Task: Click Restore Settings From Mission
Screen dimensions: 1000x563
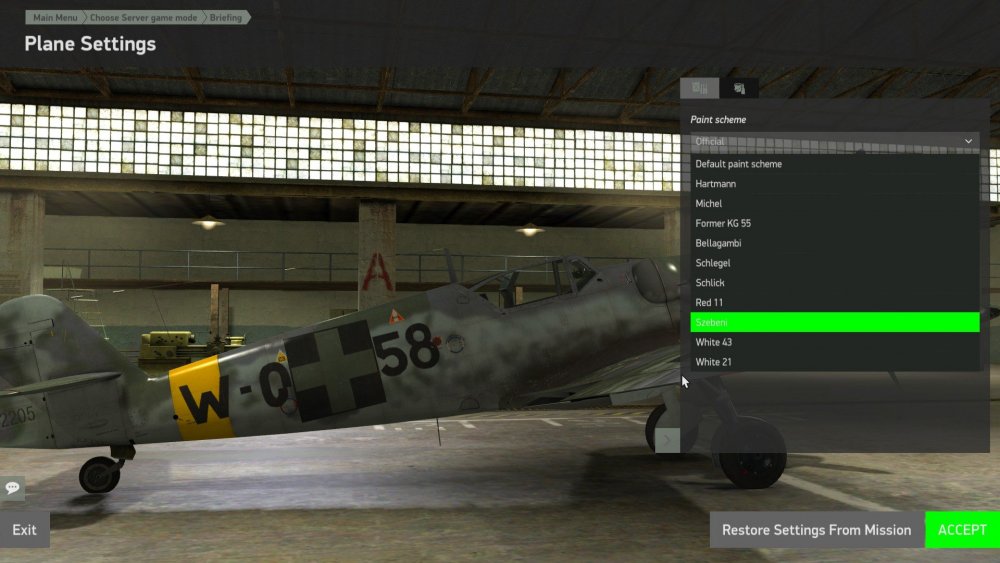Action: pyautogui.click(x=816, y=530)
